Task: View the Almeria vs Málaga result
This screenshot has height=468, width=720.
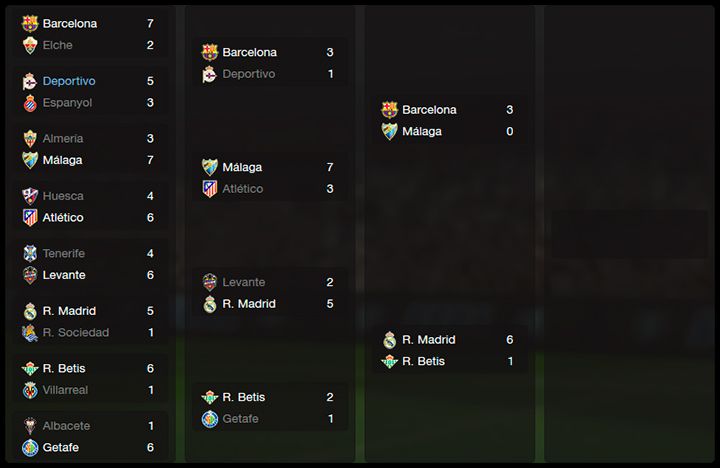Action: tap(92, 149)
